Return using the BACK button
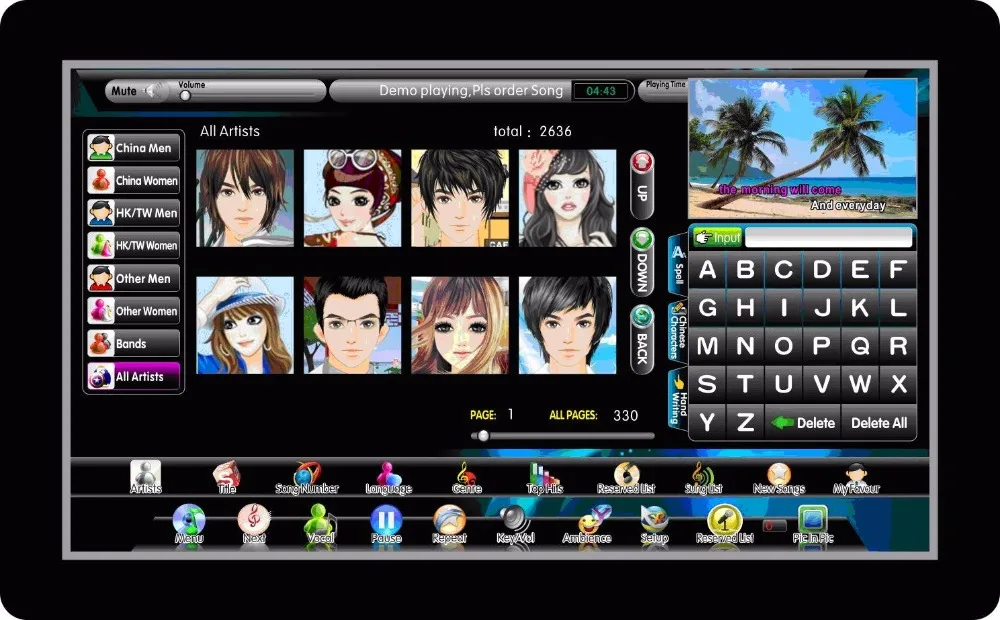1000x620 pixels. tap(641, 336)
